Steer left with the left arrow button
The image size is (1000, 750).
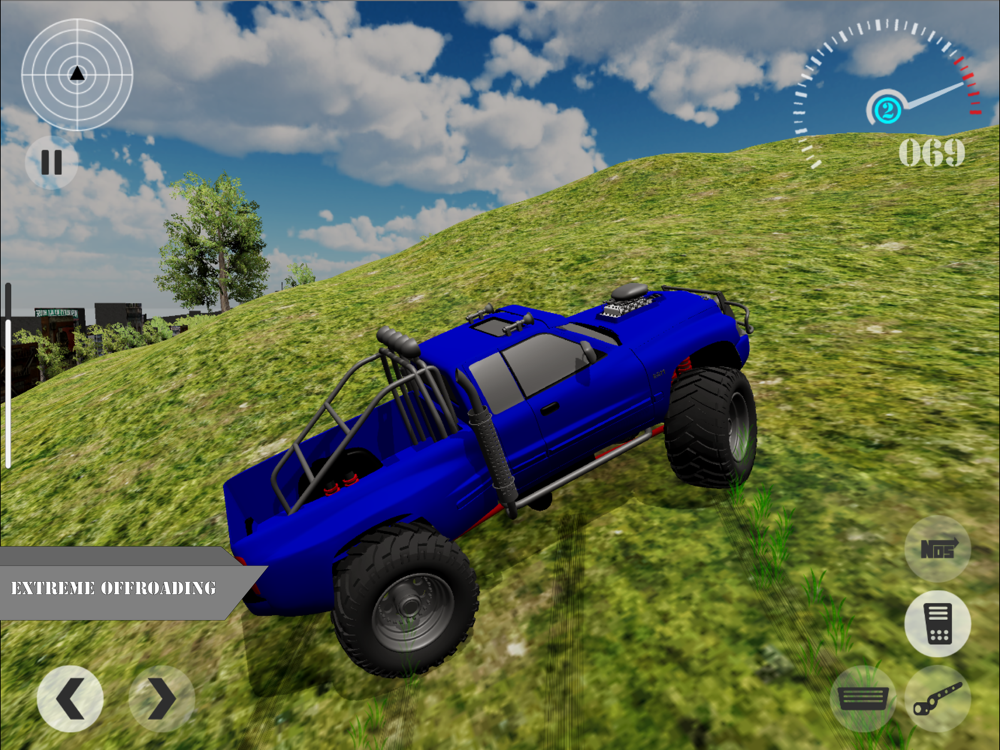point(70,699)
